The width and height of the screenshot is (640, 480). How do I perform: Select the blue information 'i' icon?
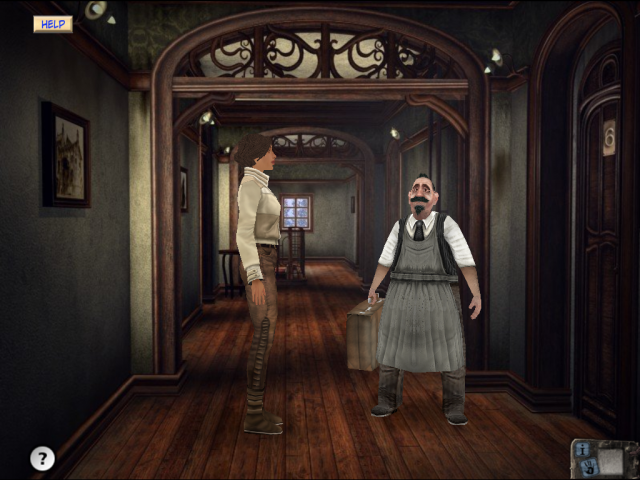(581, 449)
